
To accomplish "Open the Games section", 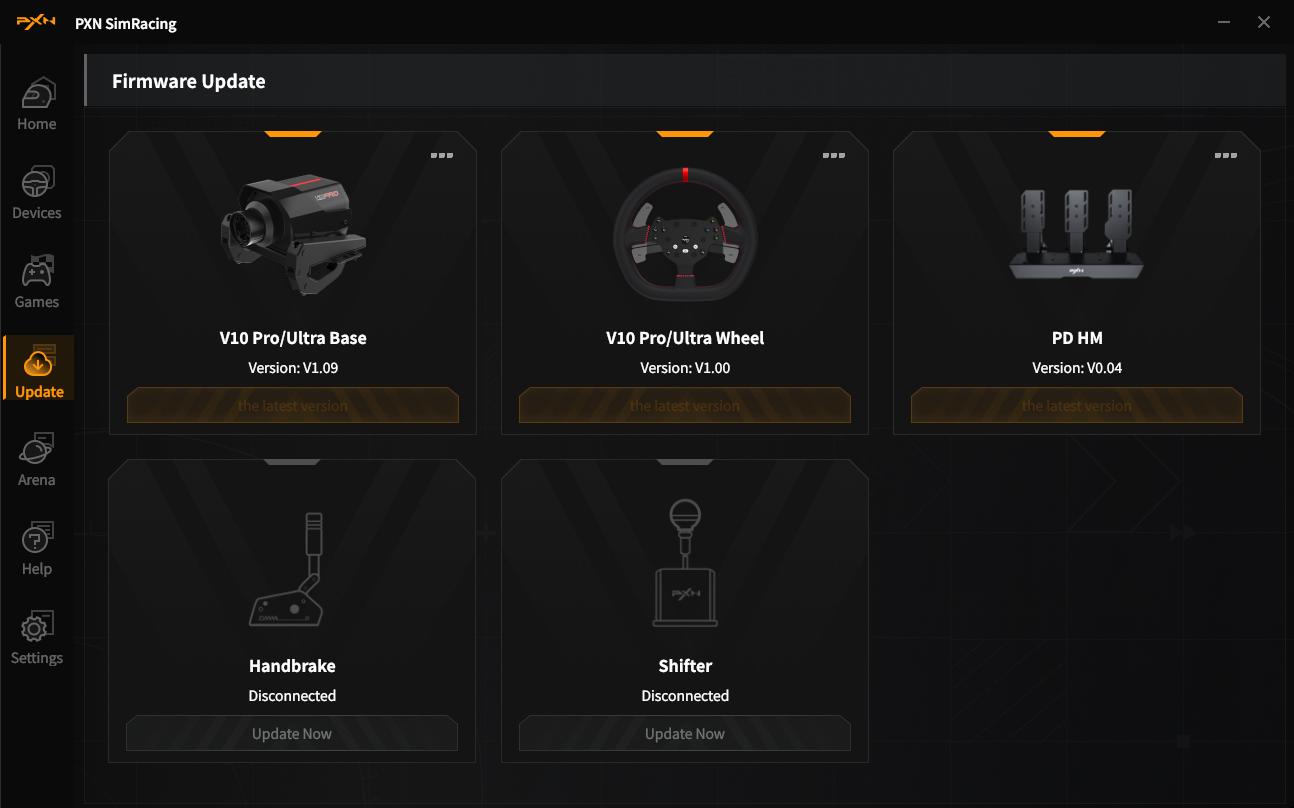I will [37, 283].
